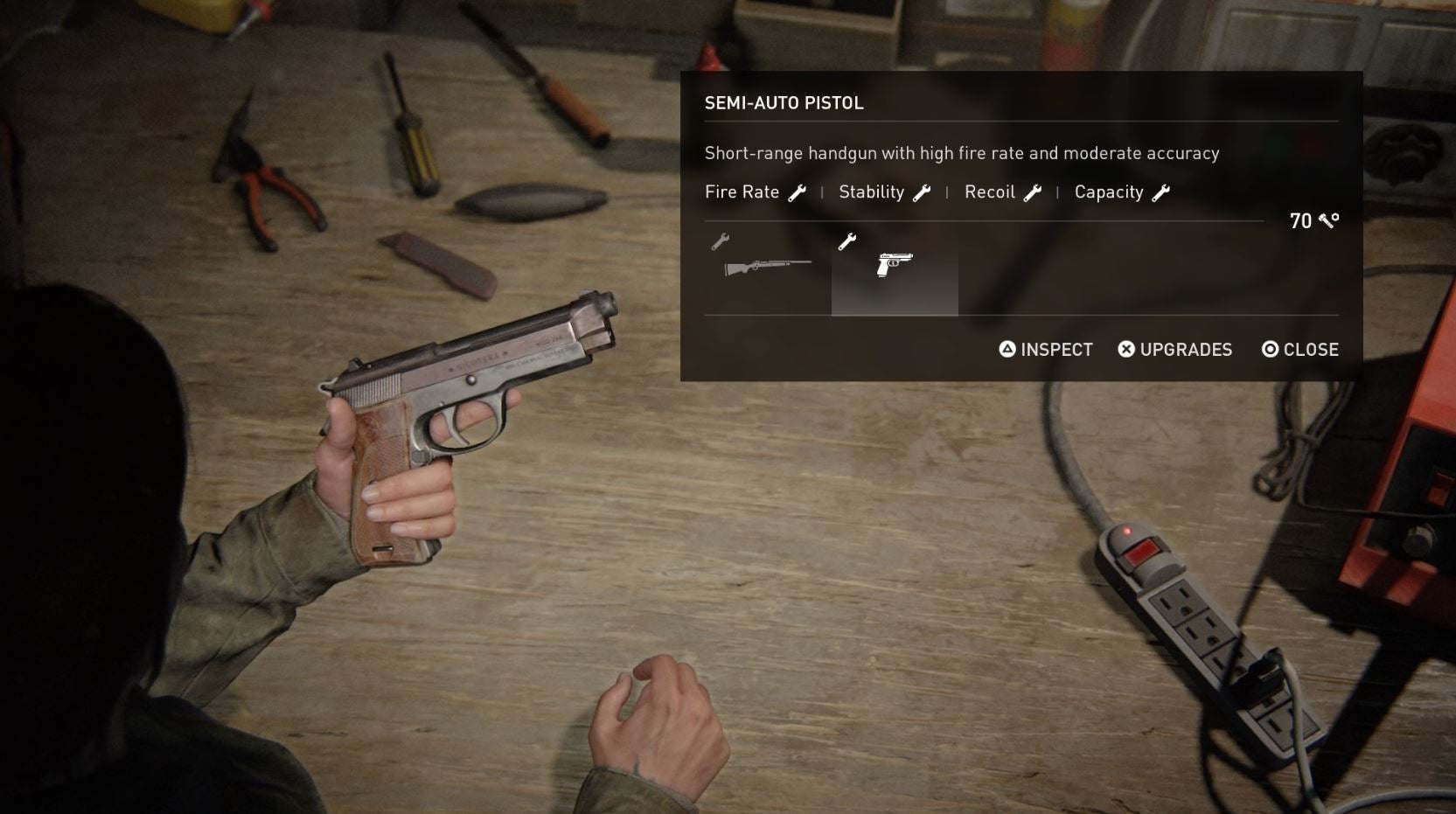Select the rifle weapon slot
The image size is (1456, 814).
click(x=767, y=267)
